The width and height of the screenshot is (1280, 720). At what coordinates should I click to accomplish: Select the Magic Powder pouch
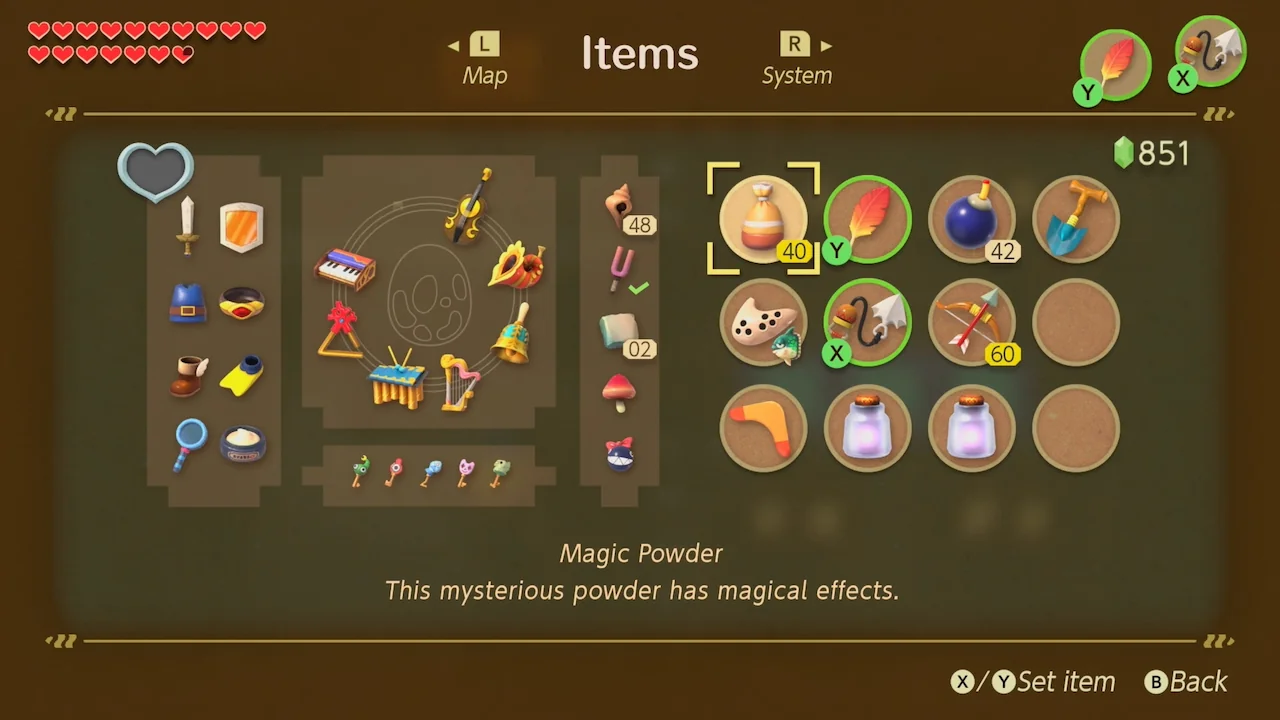click(x=763, y=218)
